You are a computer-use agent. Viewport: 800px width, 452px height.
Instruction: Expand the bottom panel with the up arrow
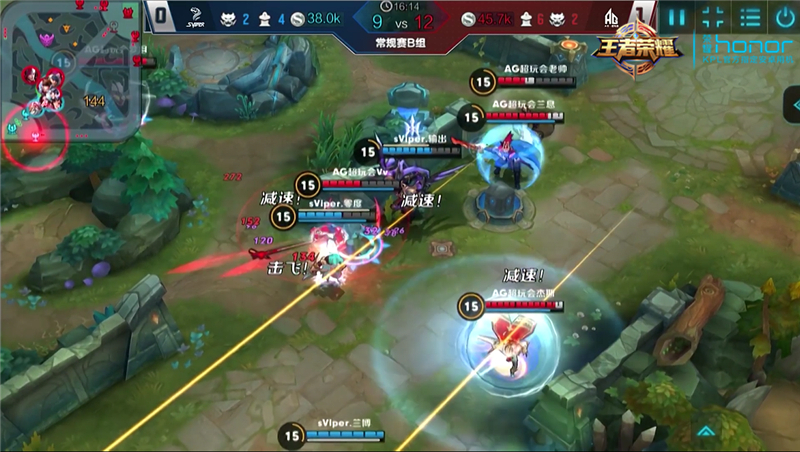706,432
